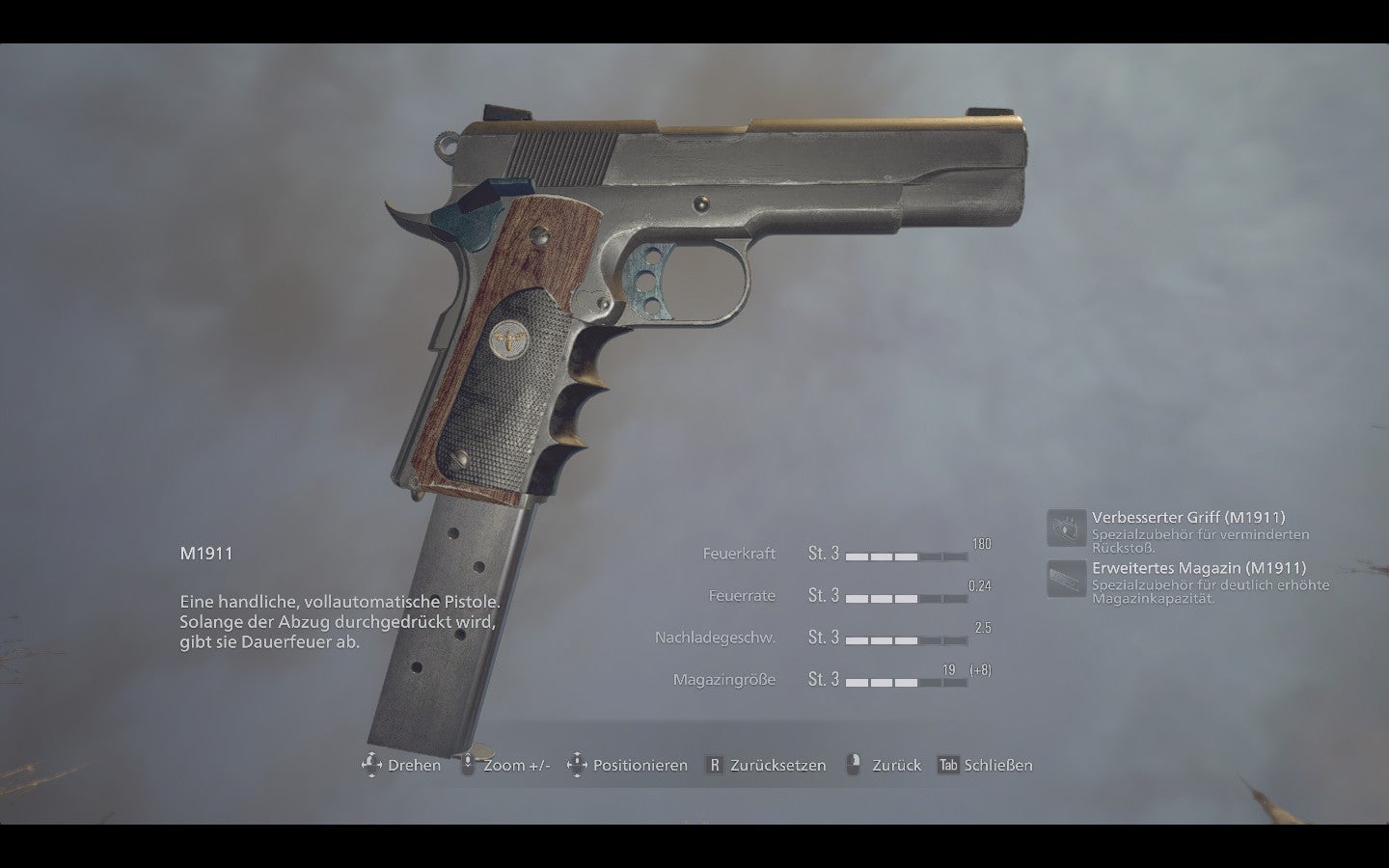The height and width of the screenshot is (868, 1389).
Task: Click the Verbesserter Griff attachment icon
Action: pyautogui.click(x=1068, y=526)
